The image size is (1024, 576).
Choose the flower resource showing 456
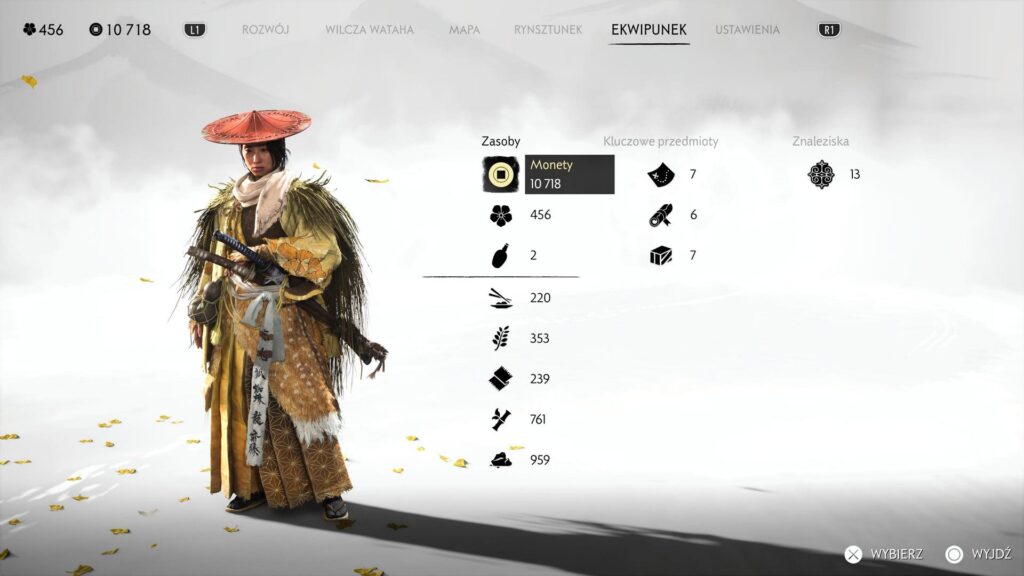(501, 215)
